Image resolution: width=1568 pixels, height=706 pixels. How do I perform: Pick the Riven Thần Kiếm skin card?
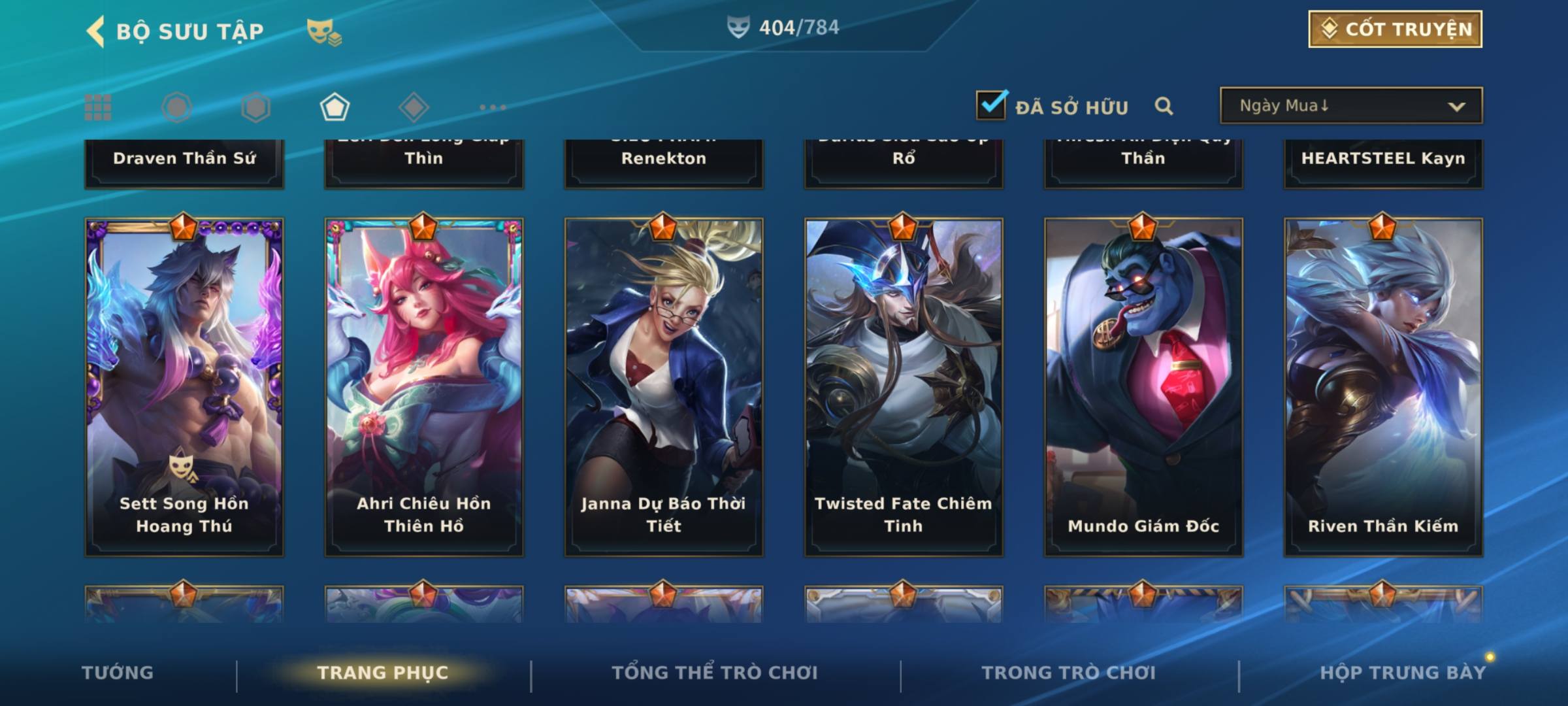click(1383, 387)
